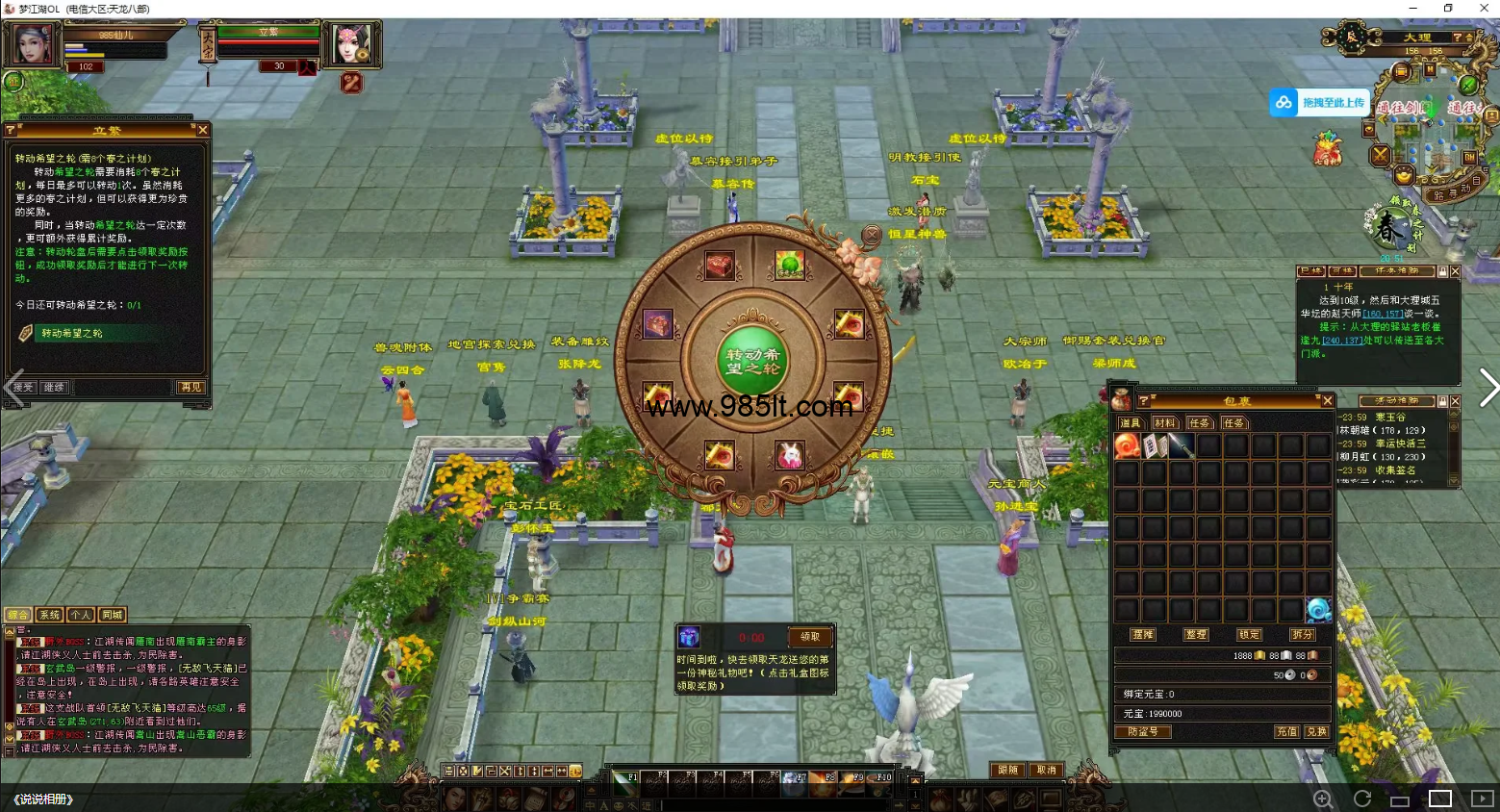Image resolution: width=1500 pixels, height=812 pixels.
Task: Switch chat to the 系统 tab
Action: (x=49, y=615)
